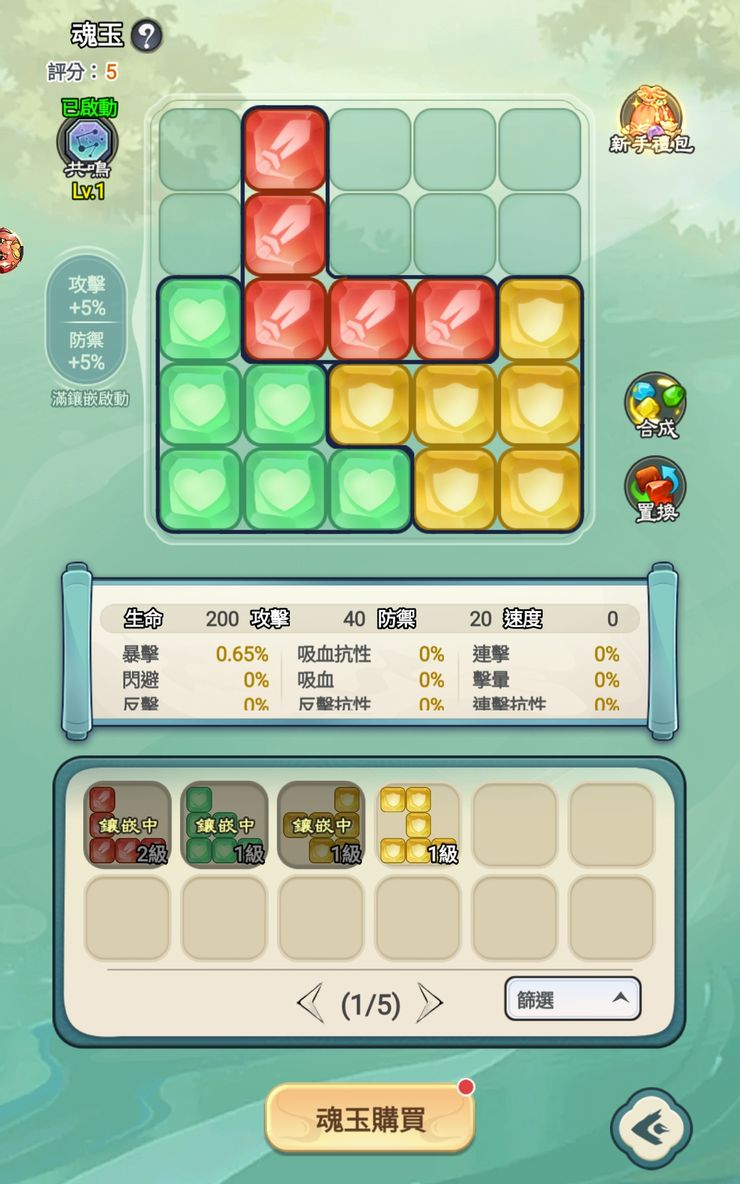The width and height of the screenshot is (740, 1184).
Task: Go to the next inventory page
Action: tap(430, 1002)
